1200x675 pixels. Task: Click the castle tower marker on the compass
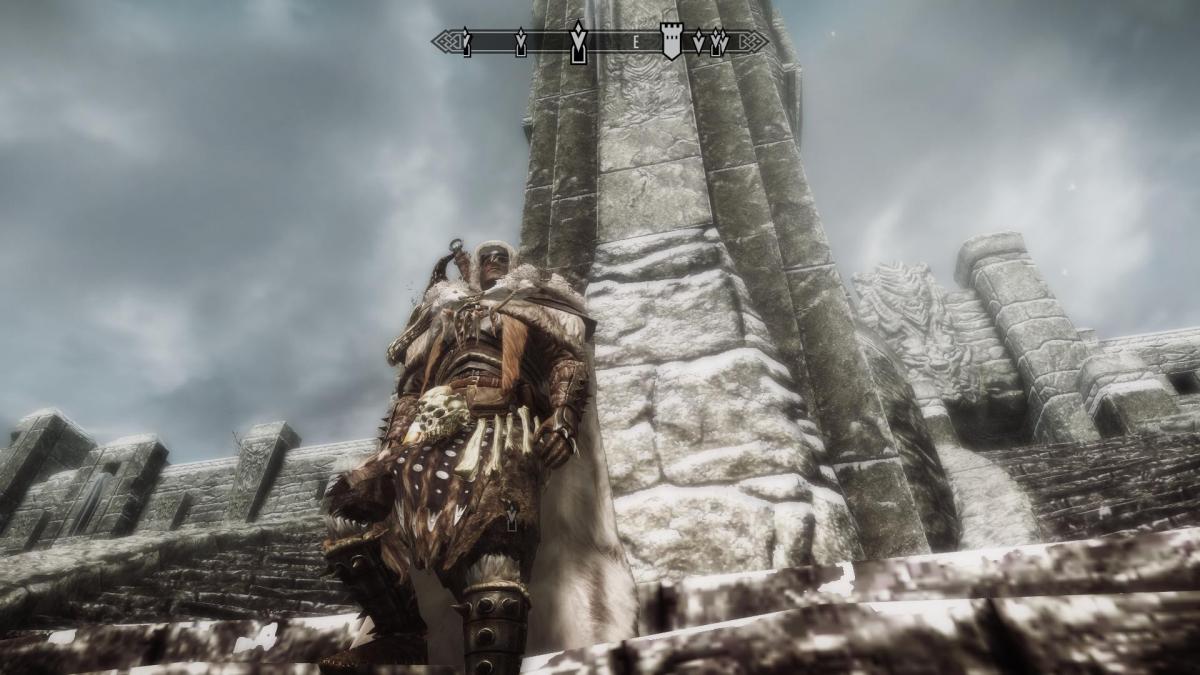670,41
